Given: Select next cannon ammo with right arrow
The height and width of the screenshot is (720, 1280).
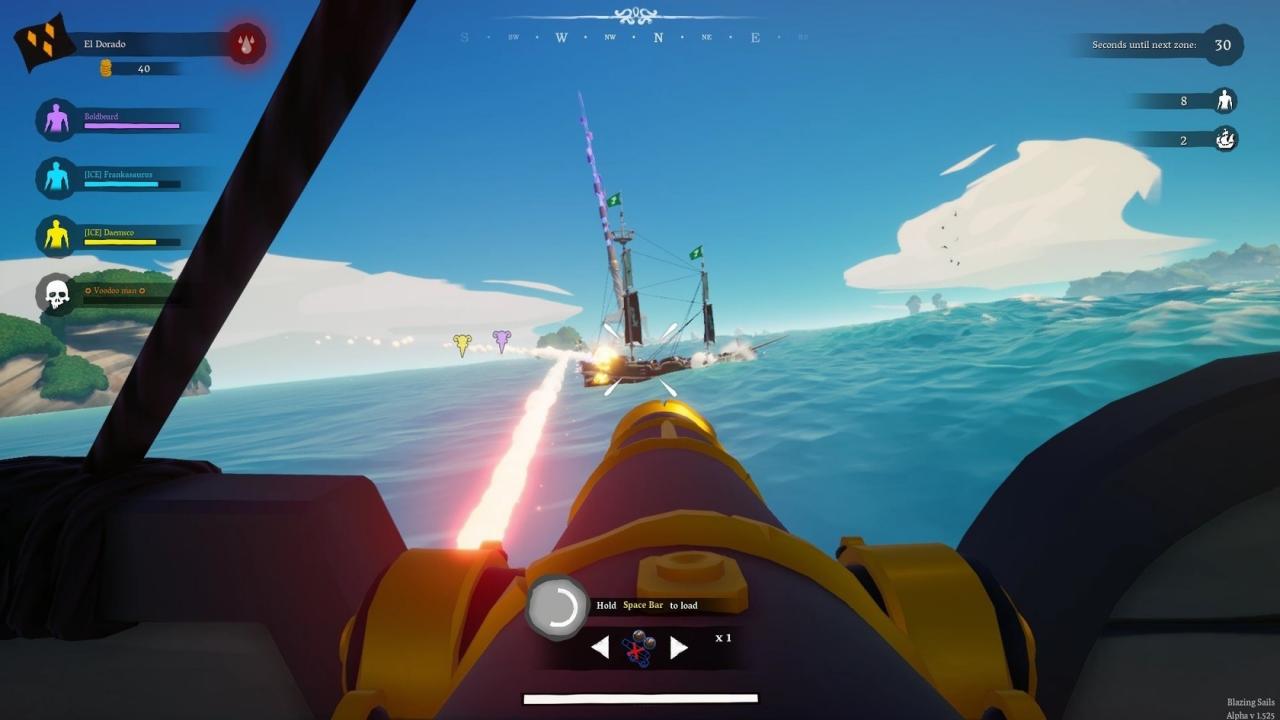Looking at the screenshot, I should tap(679, 648).
